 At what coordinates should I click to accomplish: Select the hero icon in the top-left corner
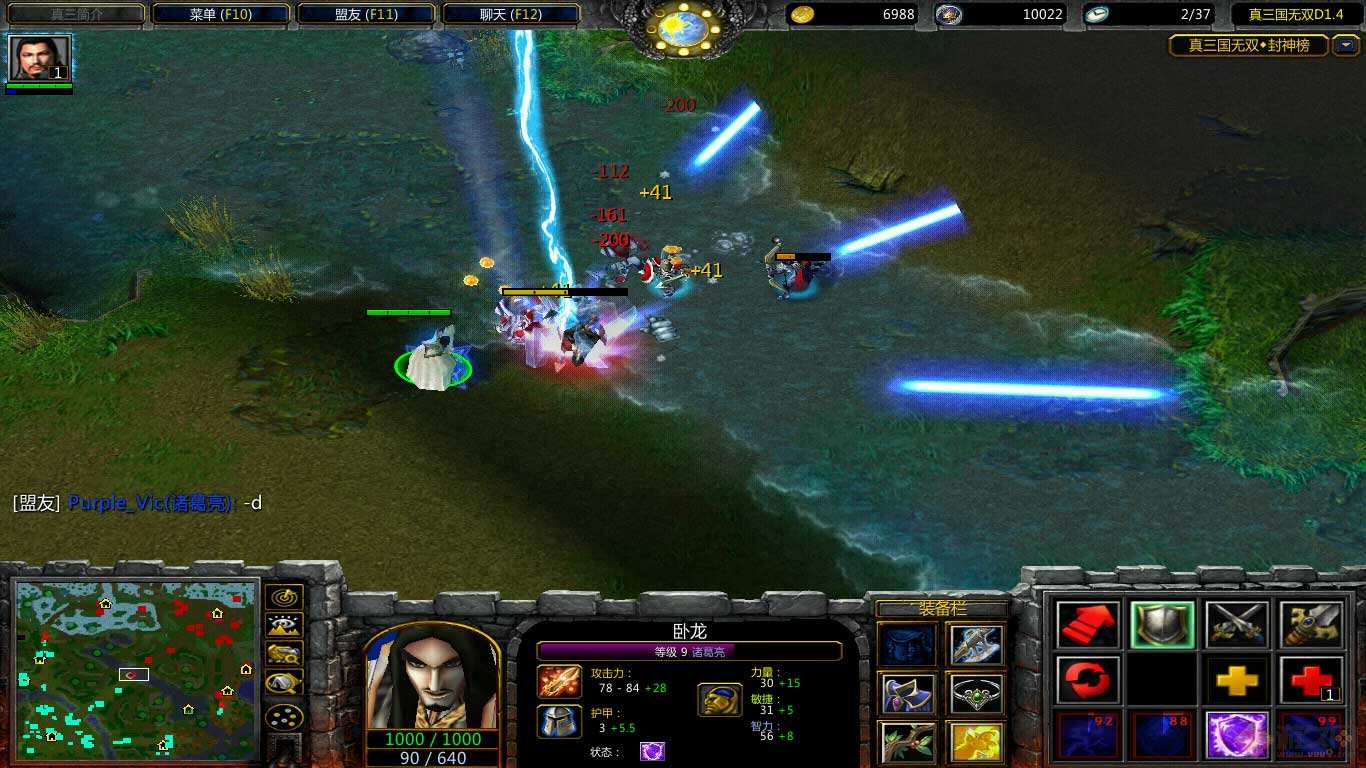pos(40,58)
